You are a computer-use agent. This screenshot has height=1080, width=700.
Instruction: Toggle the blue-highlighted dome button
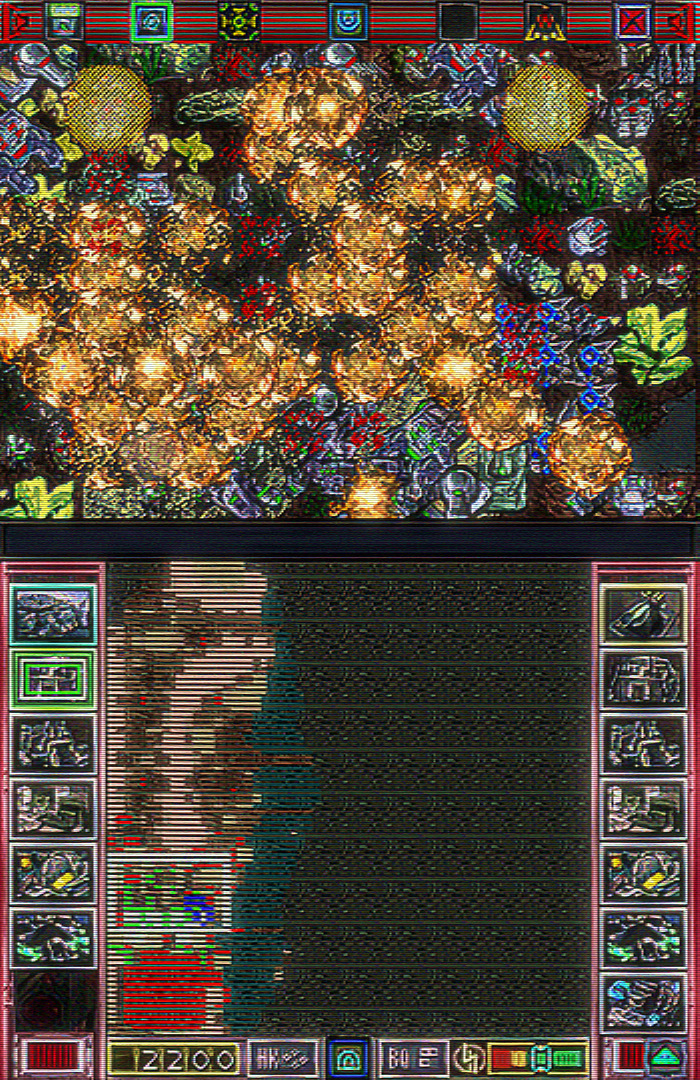coord(348,1058)
